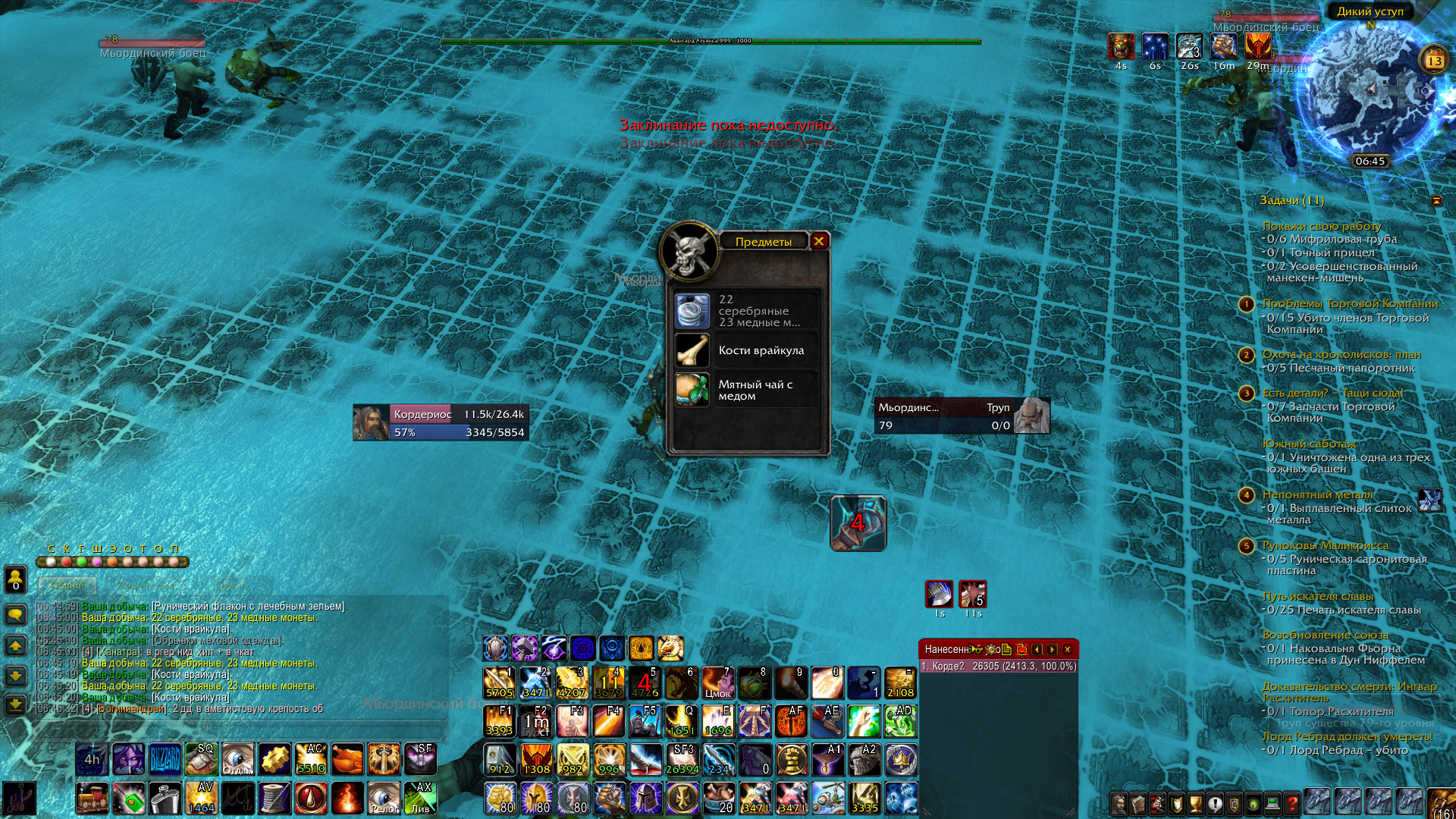Open the Южный саботаж quest entry
Screen dimensions: 1456x819
coord(1309,444)
